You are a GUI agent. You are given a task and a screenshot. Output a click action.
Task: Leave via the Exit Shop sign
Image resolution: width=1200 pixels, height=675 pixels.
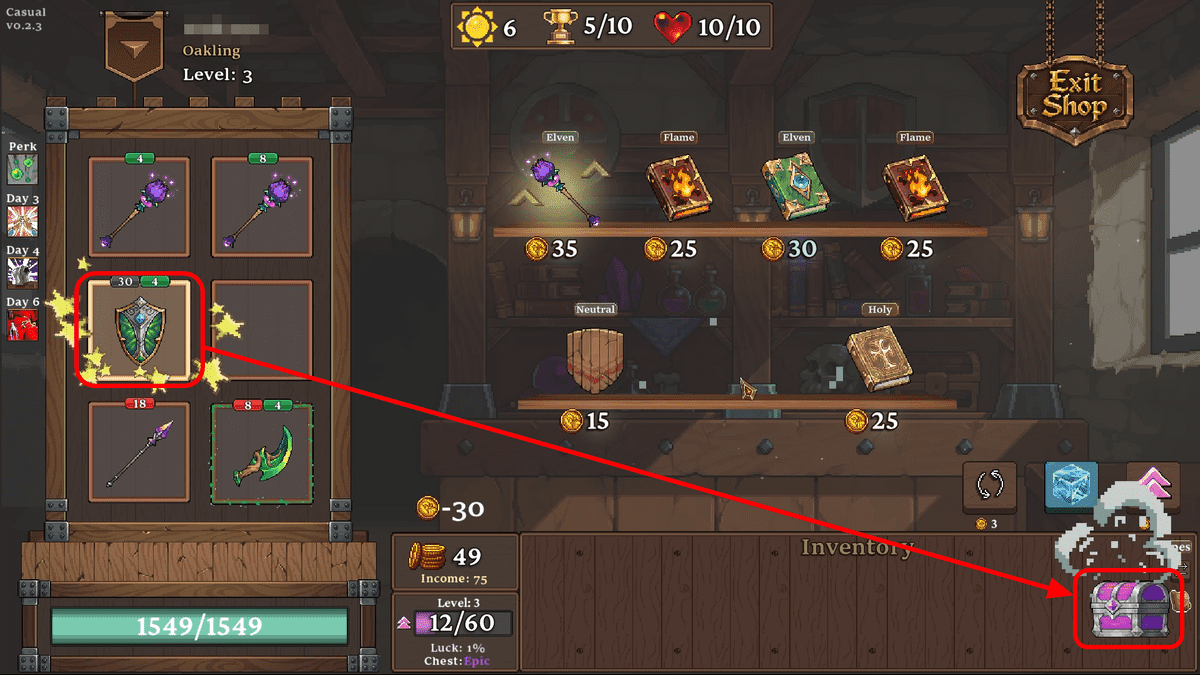click(1075, 96)
